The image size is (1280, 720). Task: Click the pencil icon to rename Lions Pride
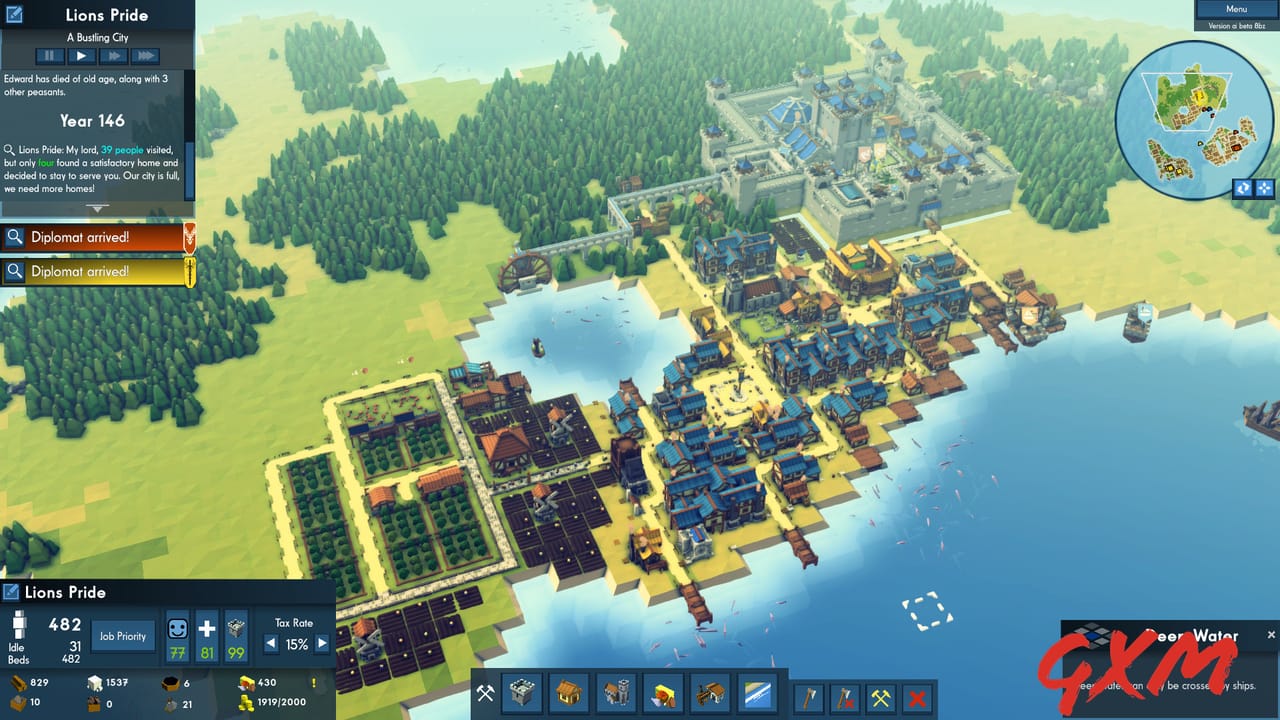click(11, 592)
